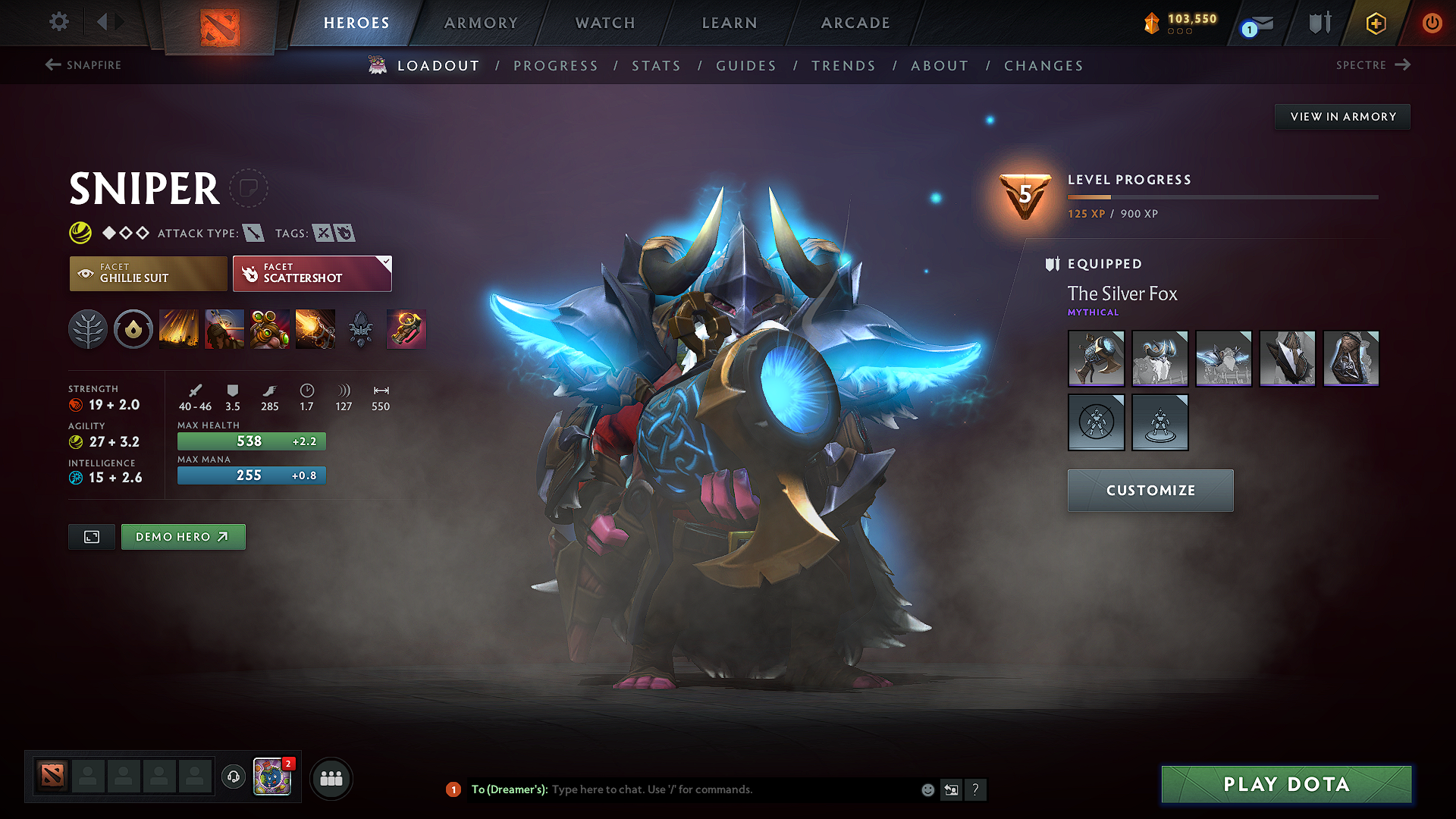Open voice chat headset icon near party slots
The width and height of the screenshot is (1456, 819).
point(233,777)
